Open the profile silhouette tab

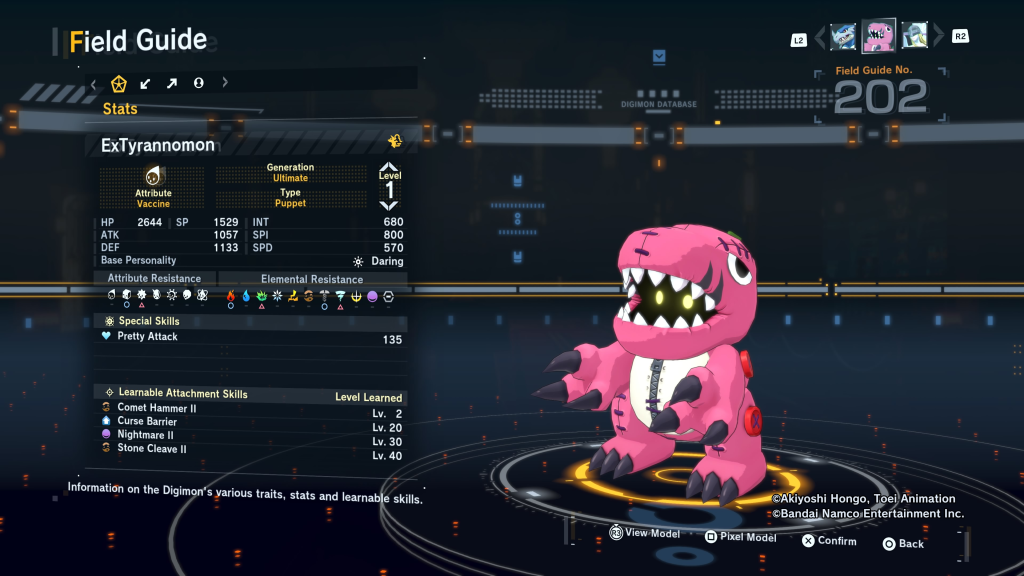[x=198, y=83]
